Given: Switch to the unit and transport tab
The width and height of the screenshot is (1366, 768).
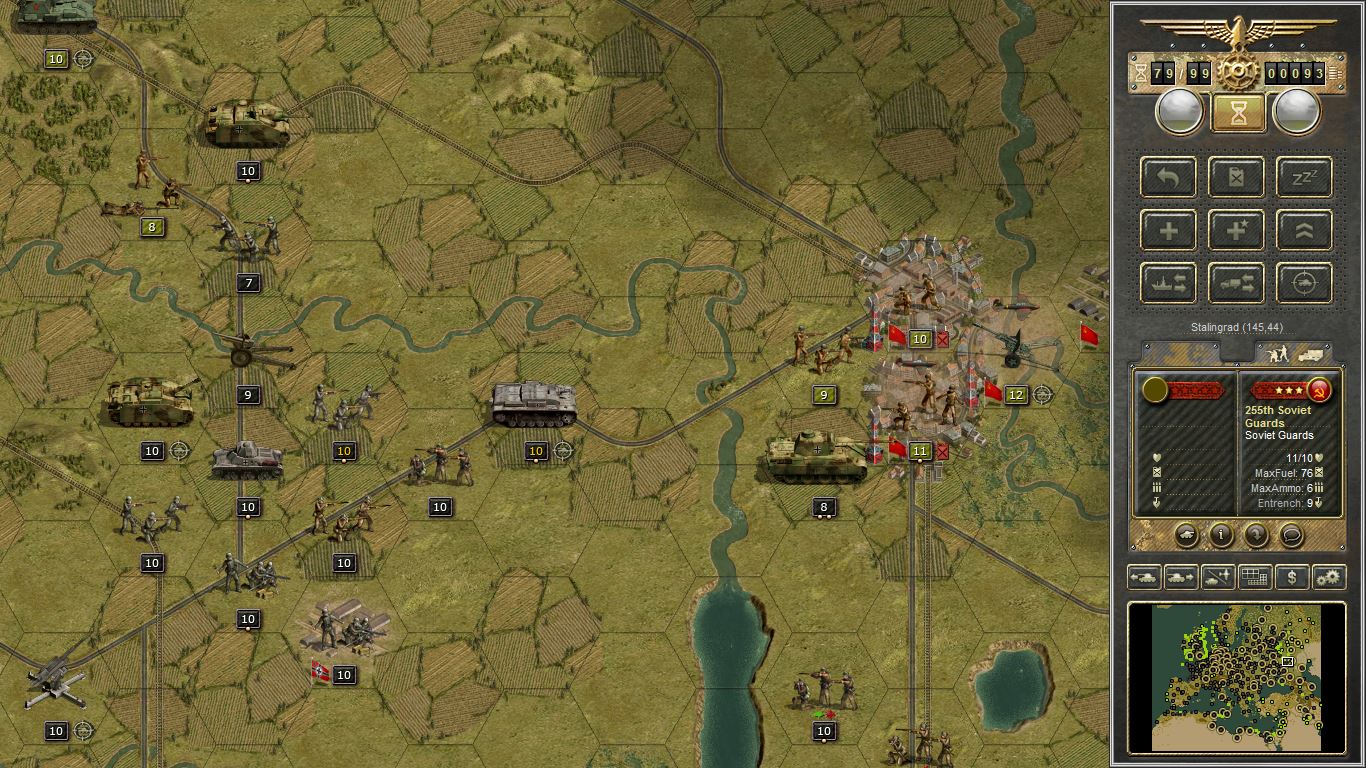Looking at the screenshot, I should (x=1295, y=352).
